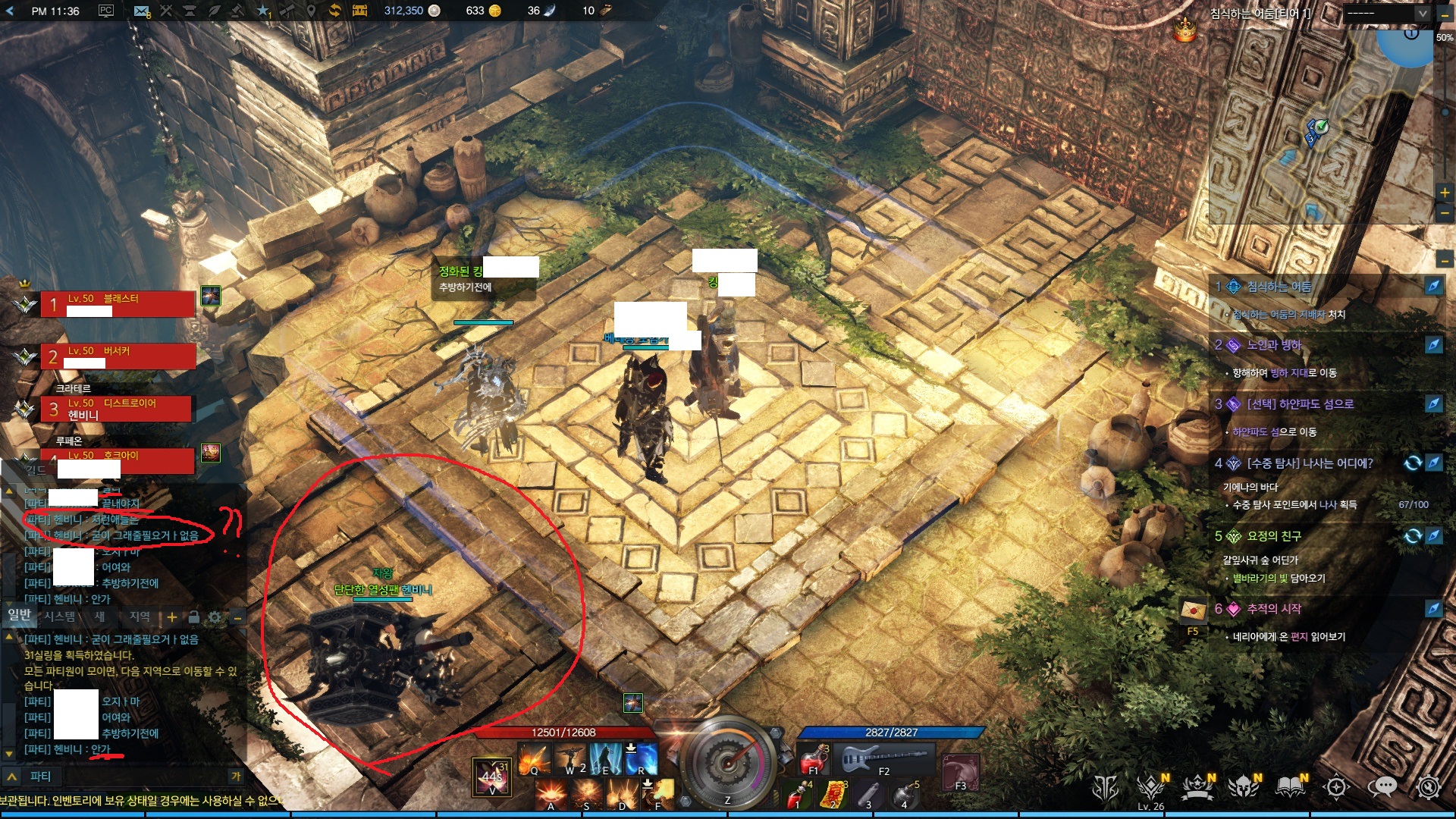Viewport: 1456px width, 819px height.
Task: Open the chat bubble community menu icon
Action: [1382, 789]
